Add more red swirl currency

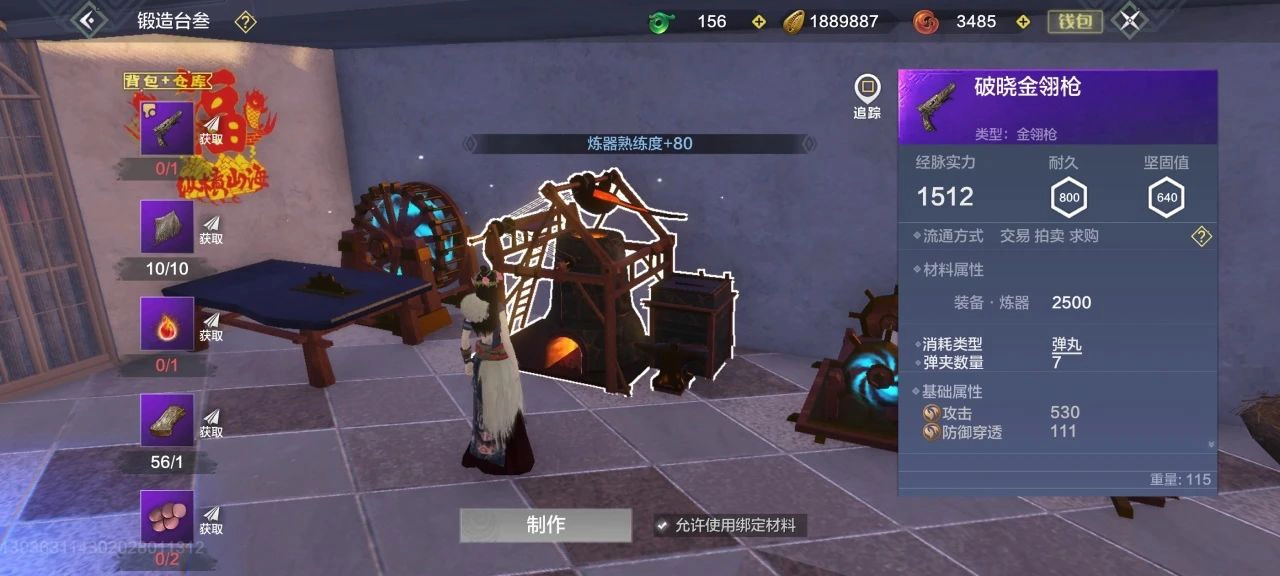1022,22
